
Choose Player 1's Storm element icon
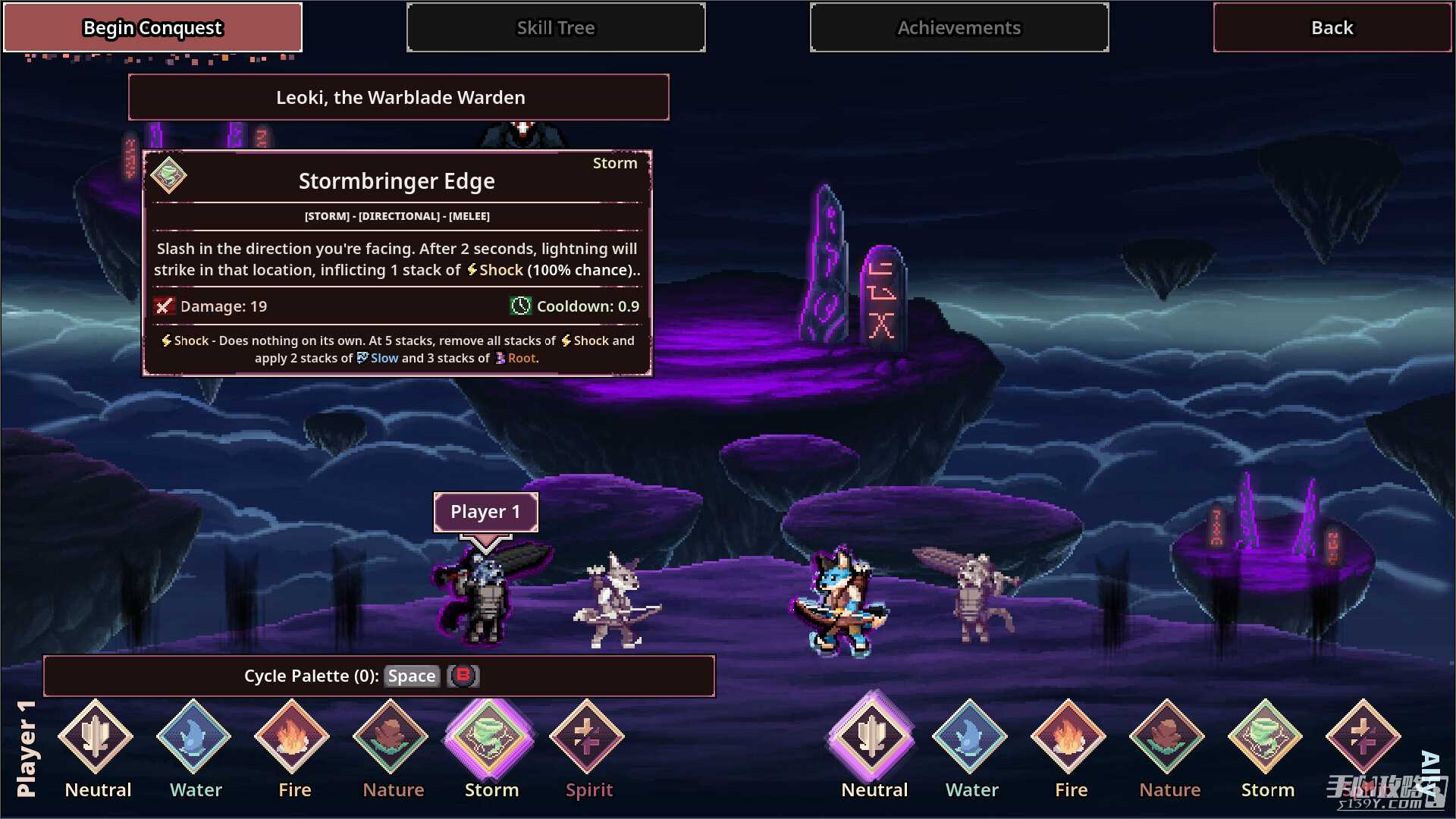(x=490, y=737)
